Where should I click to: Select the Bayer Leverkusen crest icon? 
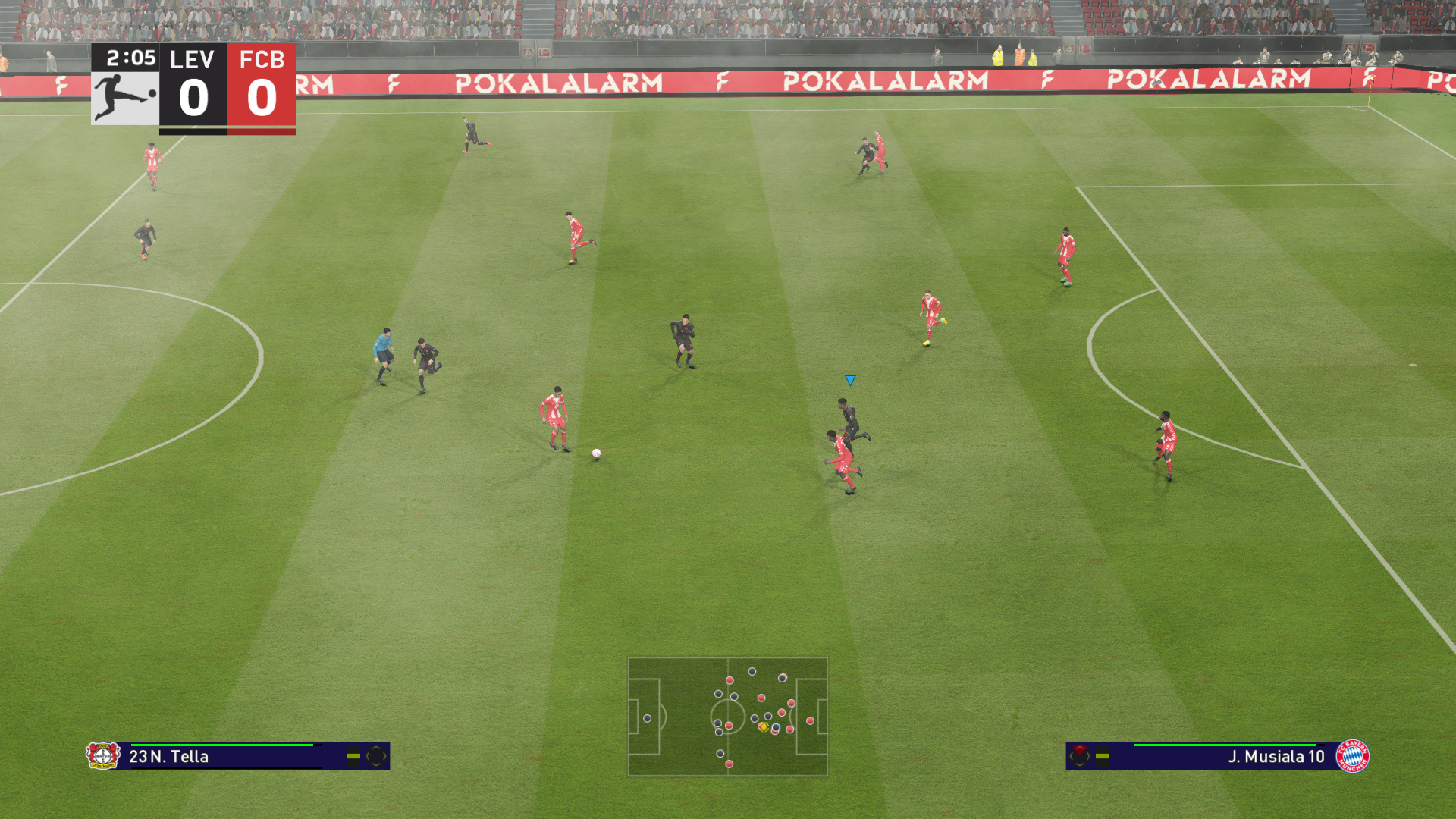point(103,755)
